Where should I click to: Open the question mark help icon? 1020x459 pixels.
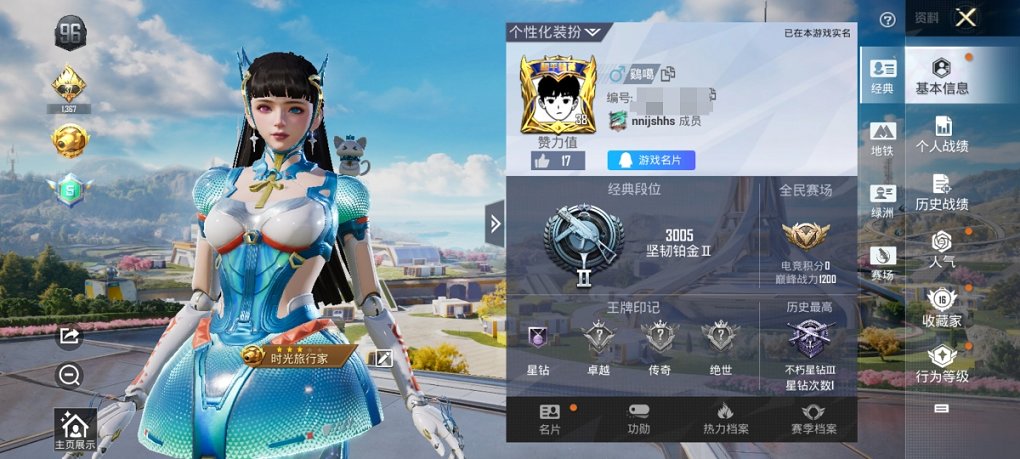887,19
